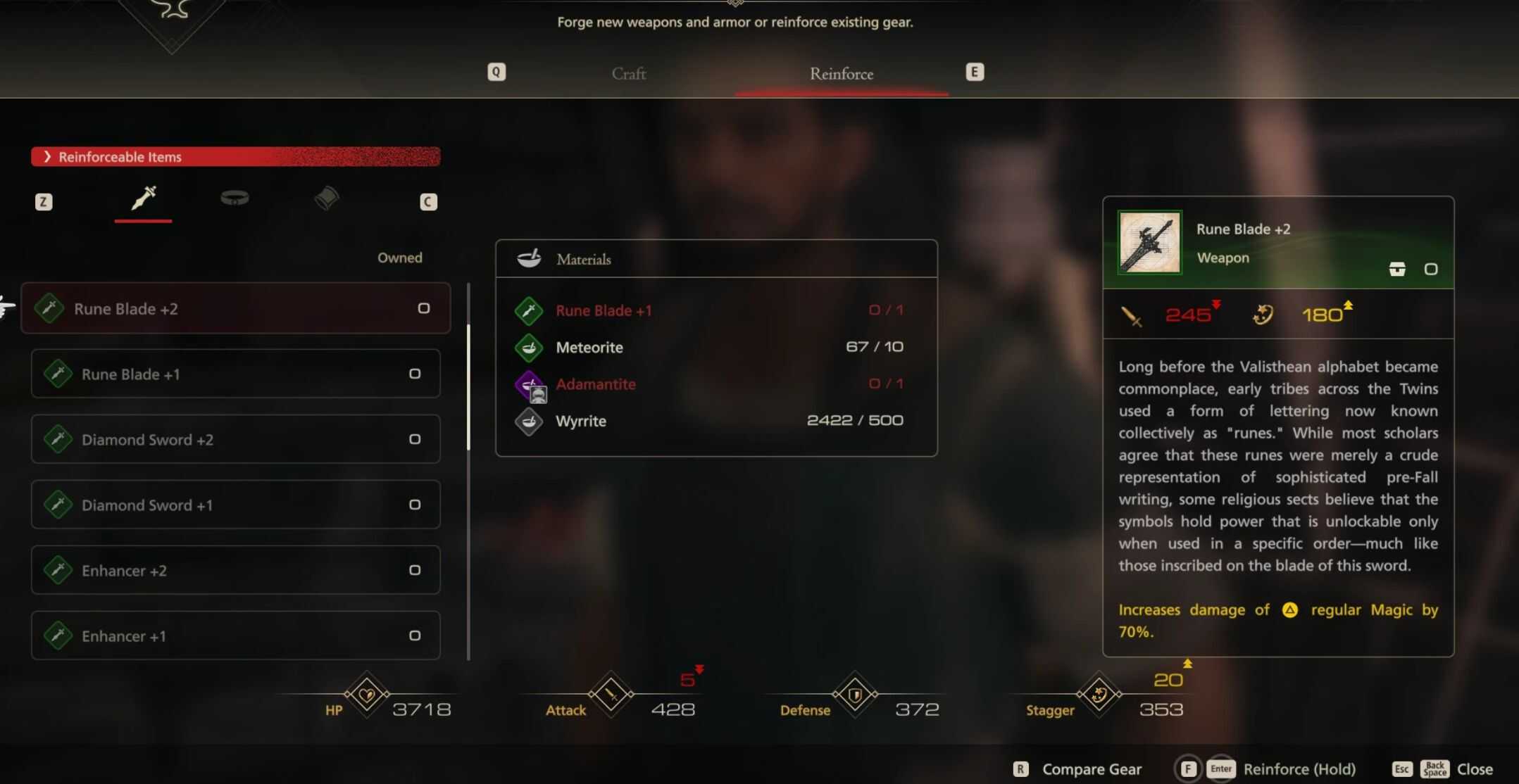Viewport: 1519px width, 784px height.
Task: Switch to the belt gear category
Action: pyautogui.click(x=235, y=199)
